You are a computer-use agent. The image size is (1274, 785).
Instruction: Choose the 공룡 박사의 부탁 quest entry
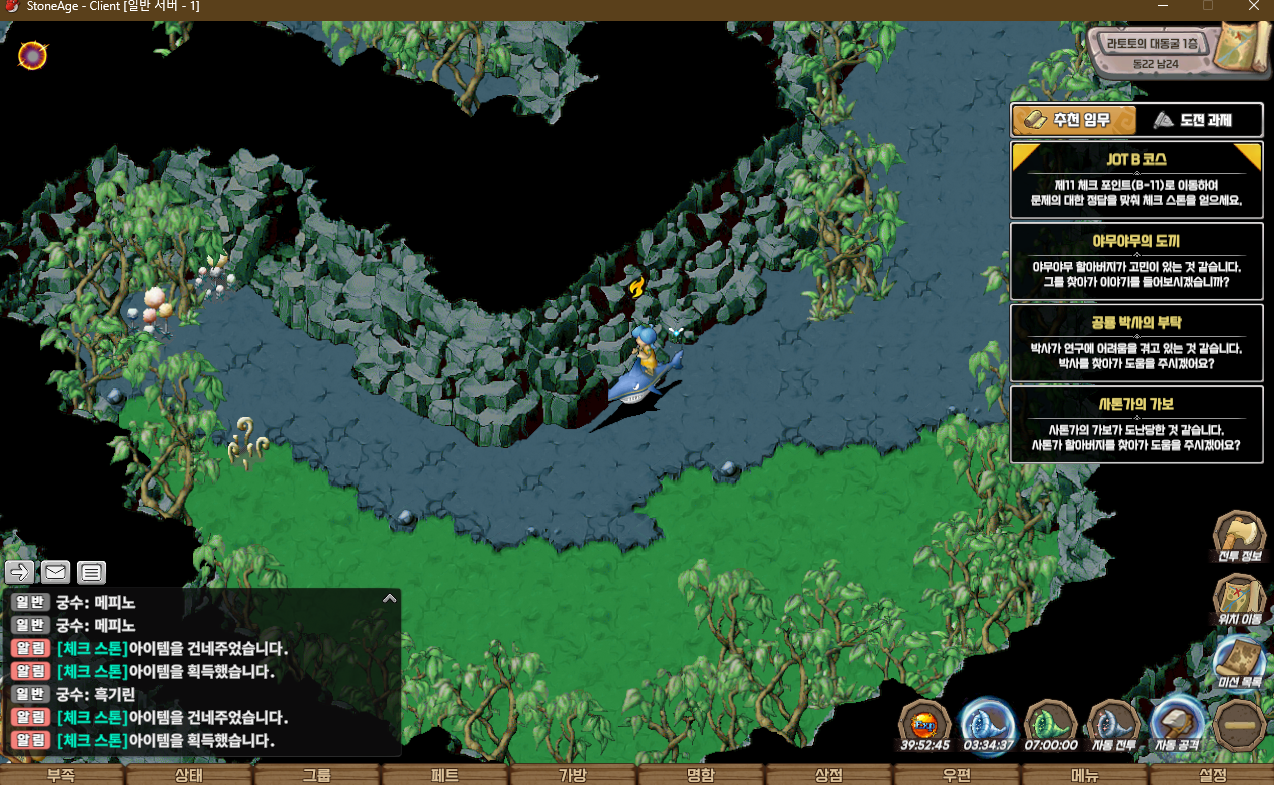click(x=1136, y=342)
